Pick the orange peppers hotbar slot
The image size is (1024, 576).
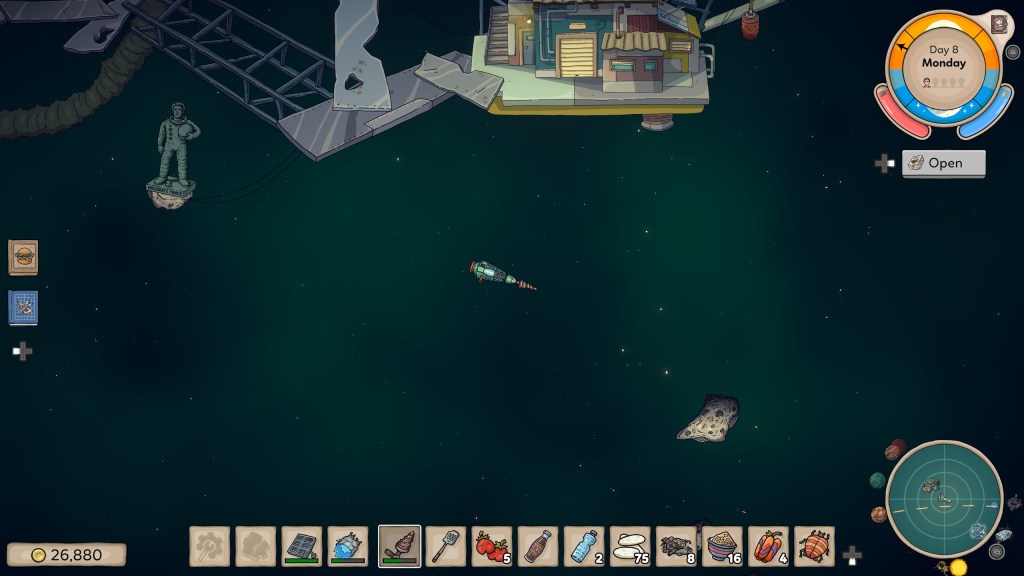click(768, 546)
